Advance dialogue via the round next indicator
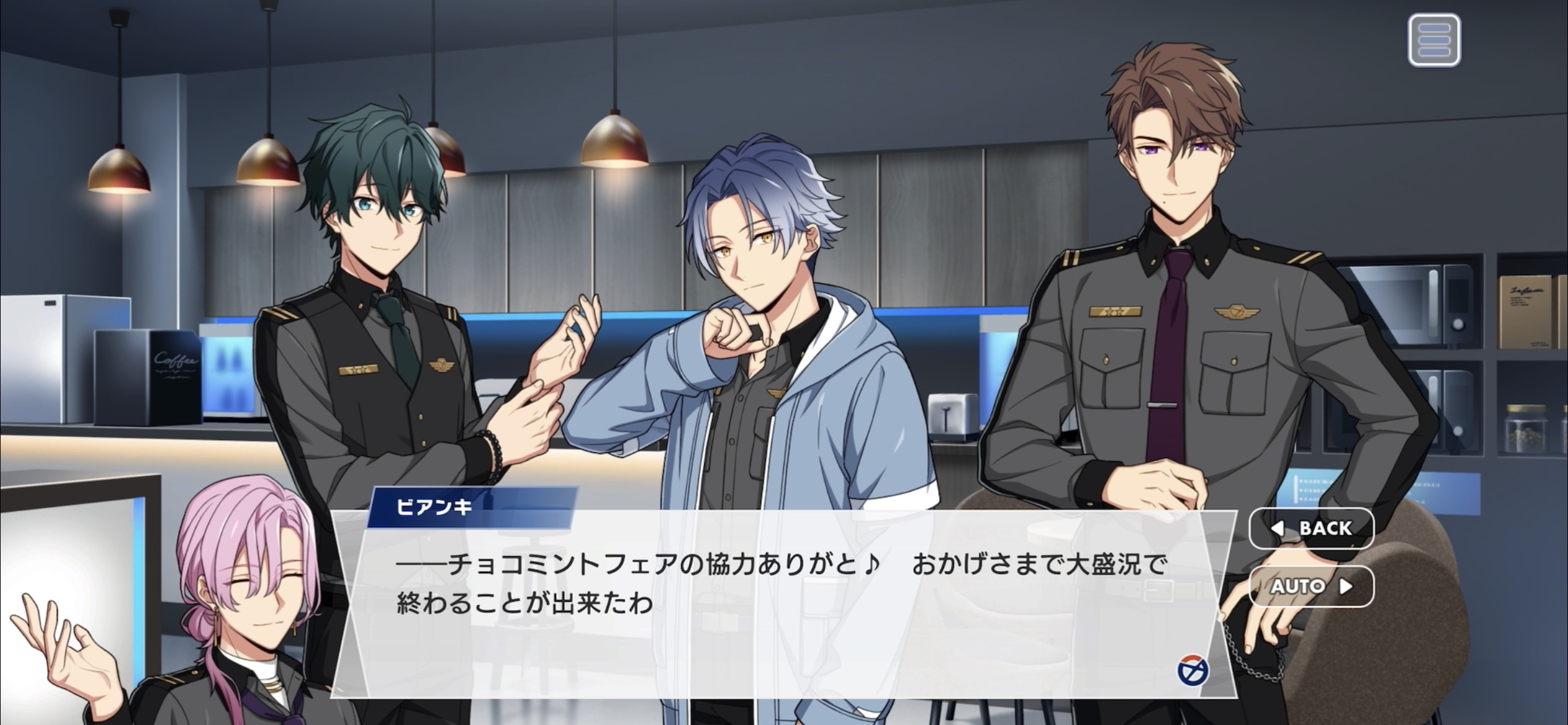 click(1192, 672)
